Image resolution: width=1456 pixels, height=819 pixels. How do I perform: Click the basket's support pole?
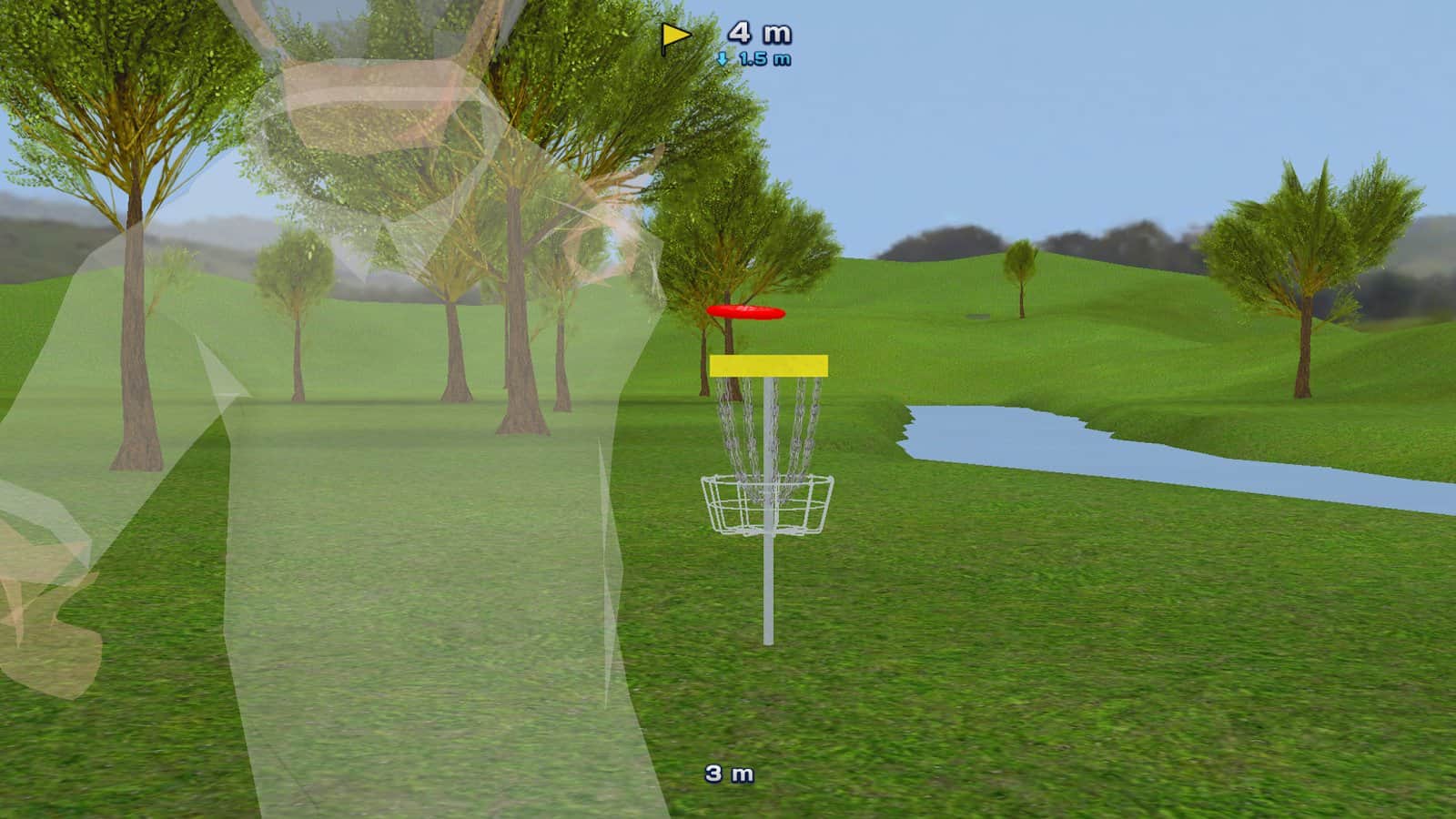pyautogui.click(x=769, y=591)
